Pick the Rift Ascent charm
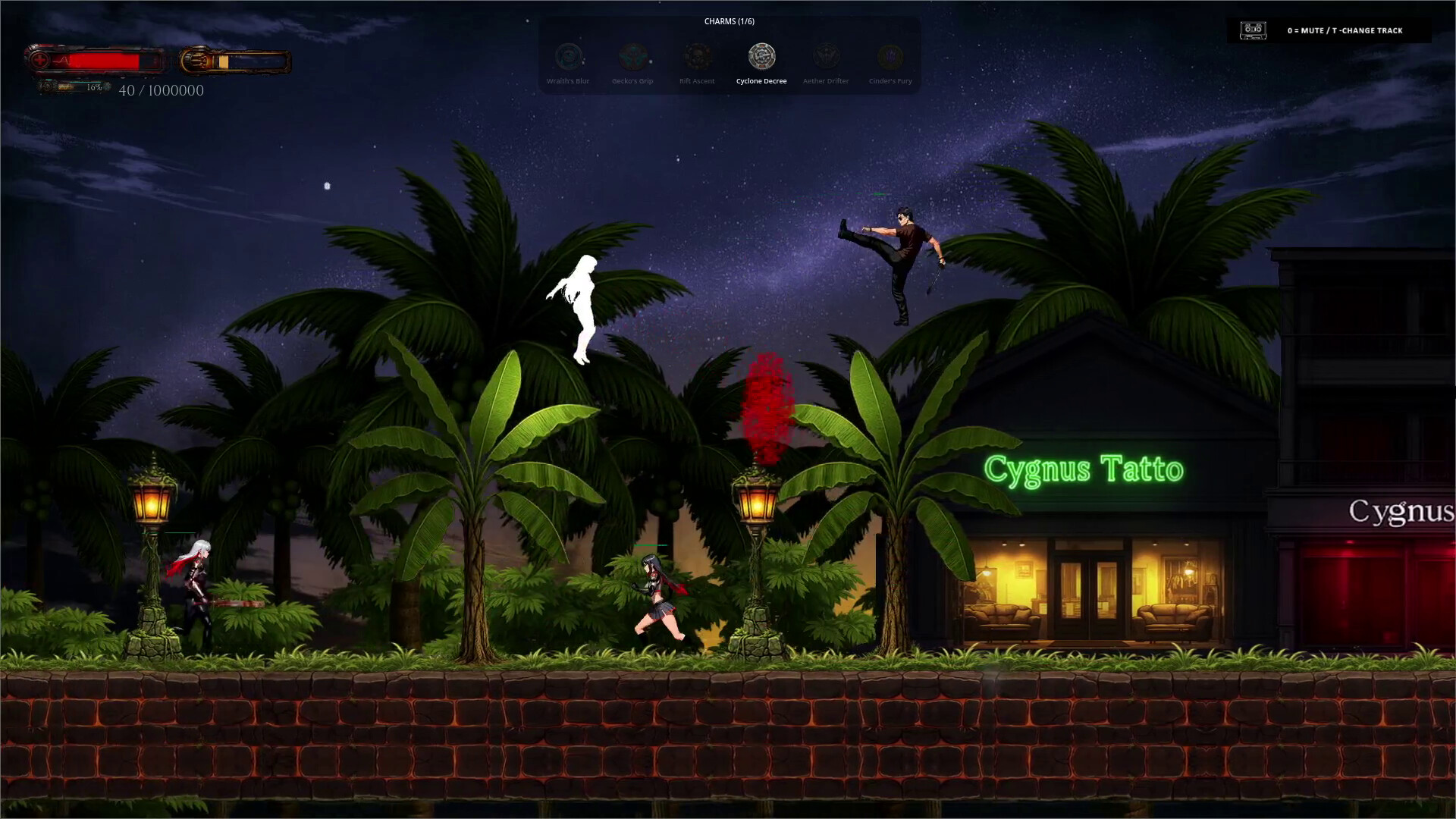 [697, 57]
